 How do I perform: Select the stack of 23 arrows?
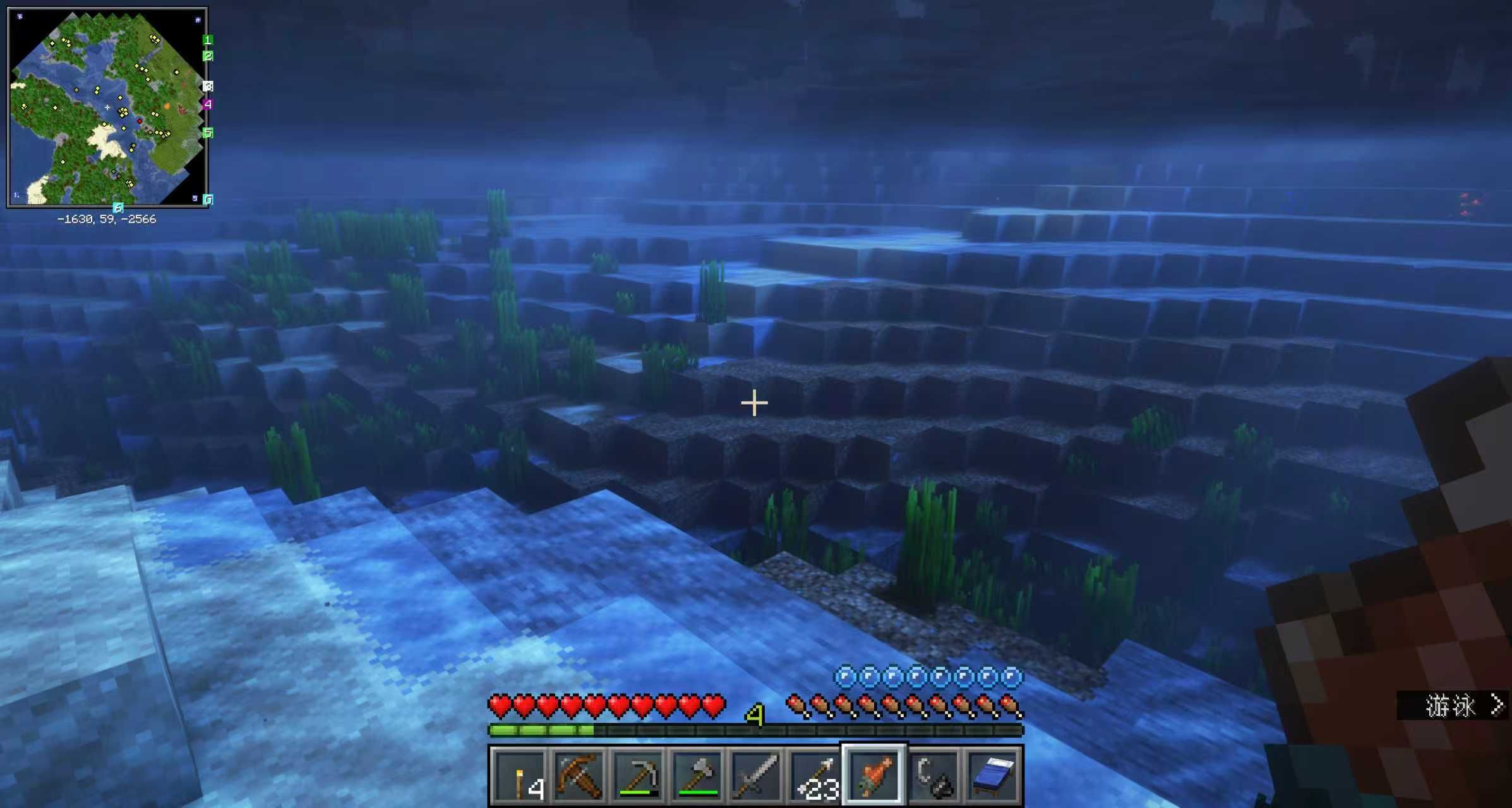[815, 776]
